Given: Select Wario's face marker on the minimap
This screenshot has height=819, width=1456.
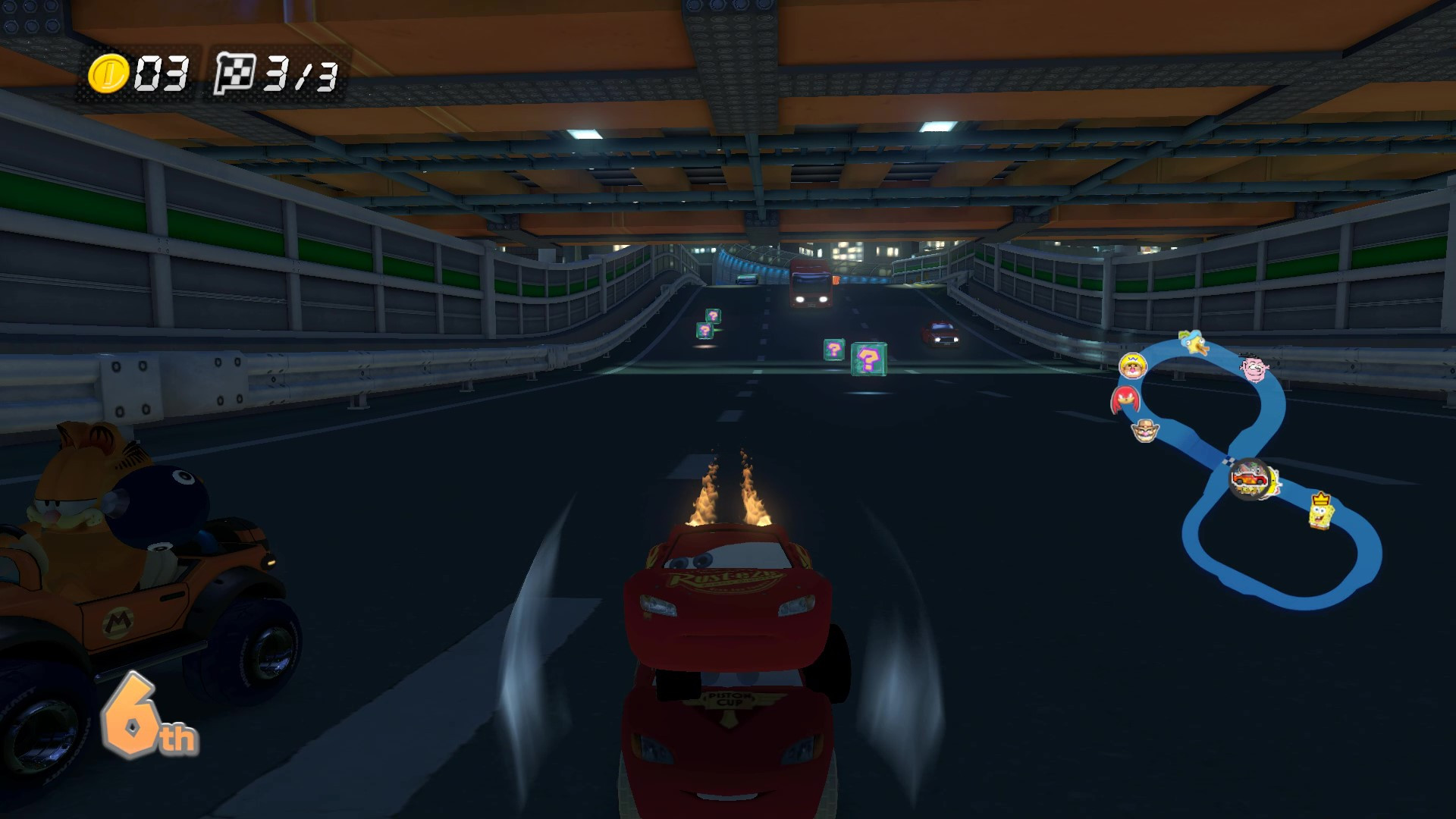Looking at the screenshot, I should [x=1133, y=367].
